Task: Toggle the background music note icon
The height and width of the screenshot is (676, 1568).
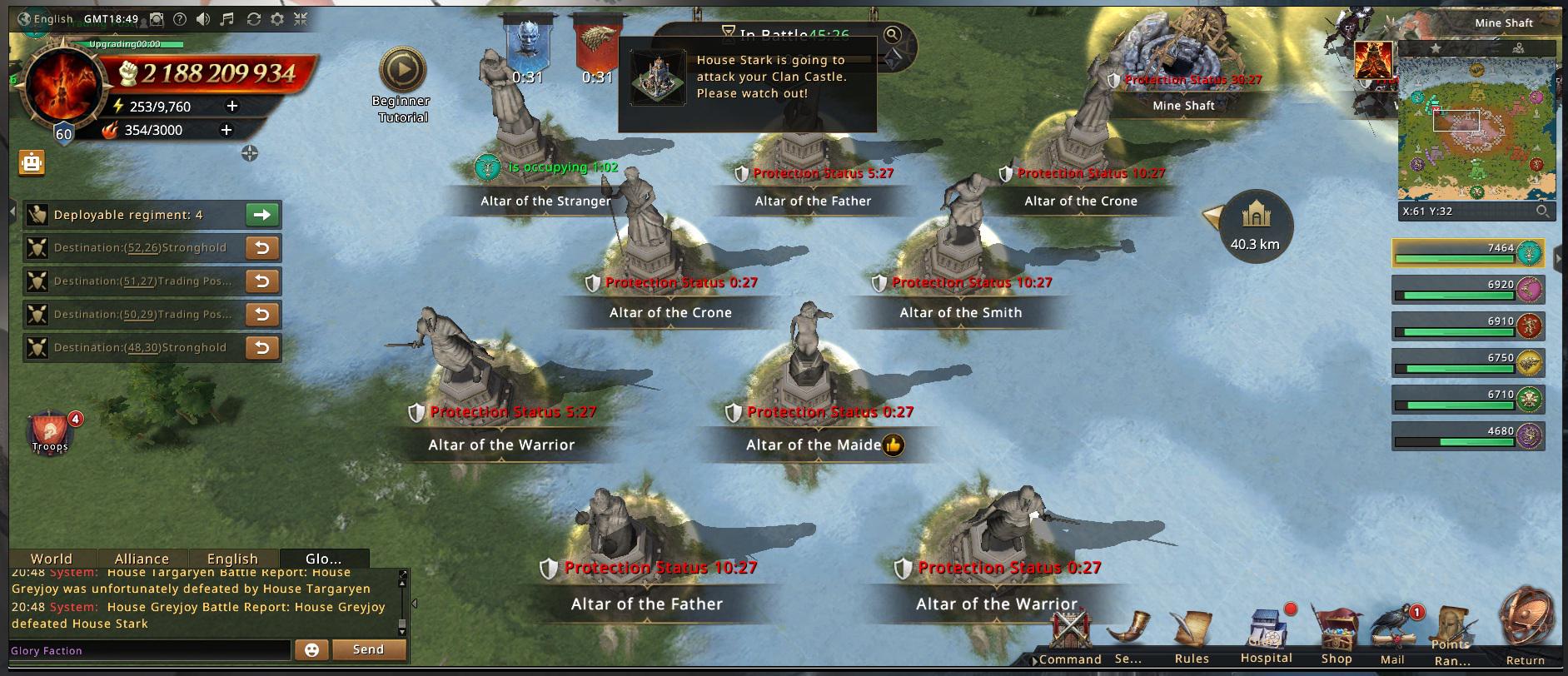Action: [x=227, y=19]
